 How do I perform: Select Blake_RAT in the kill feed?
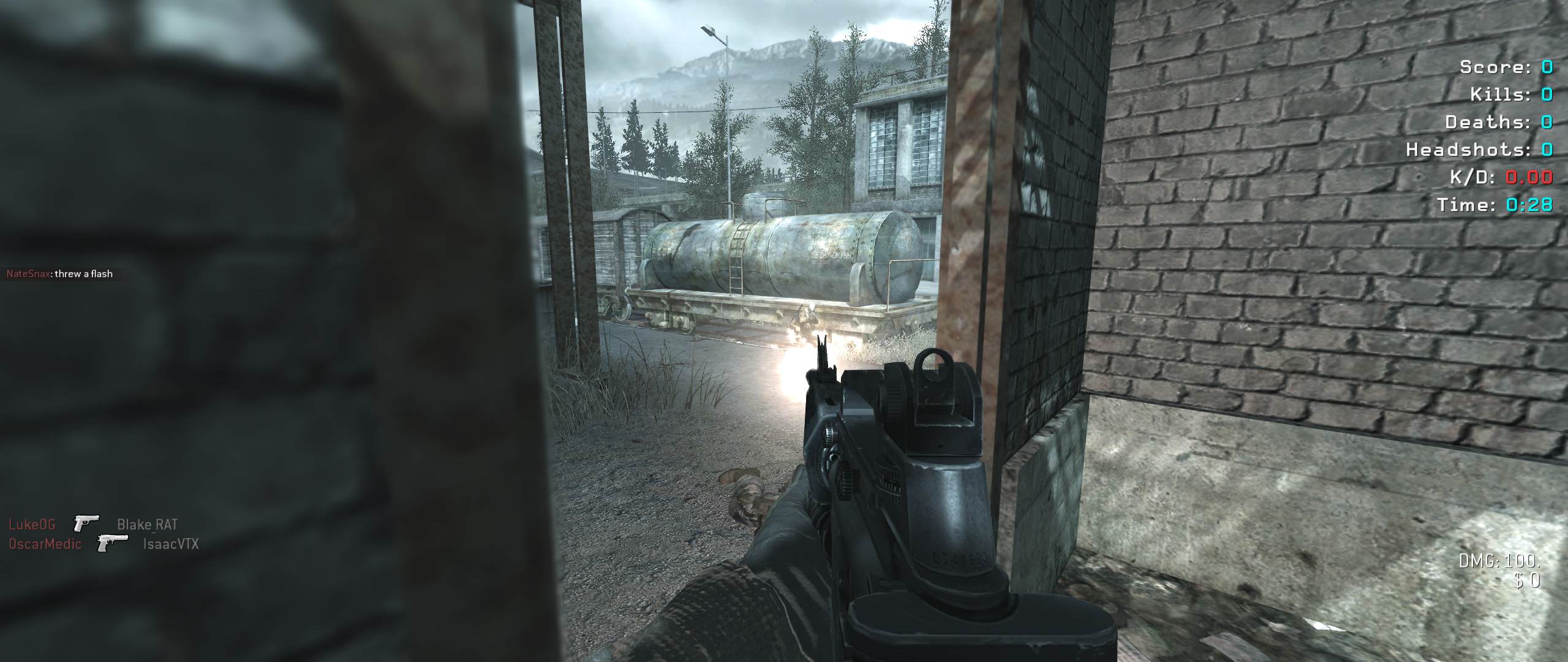[x=147, y=525]
